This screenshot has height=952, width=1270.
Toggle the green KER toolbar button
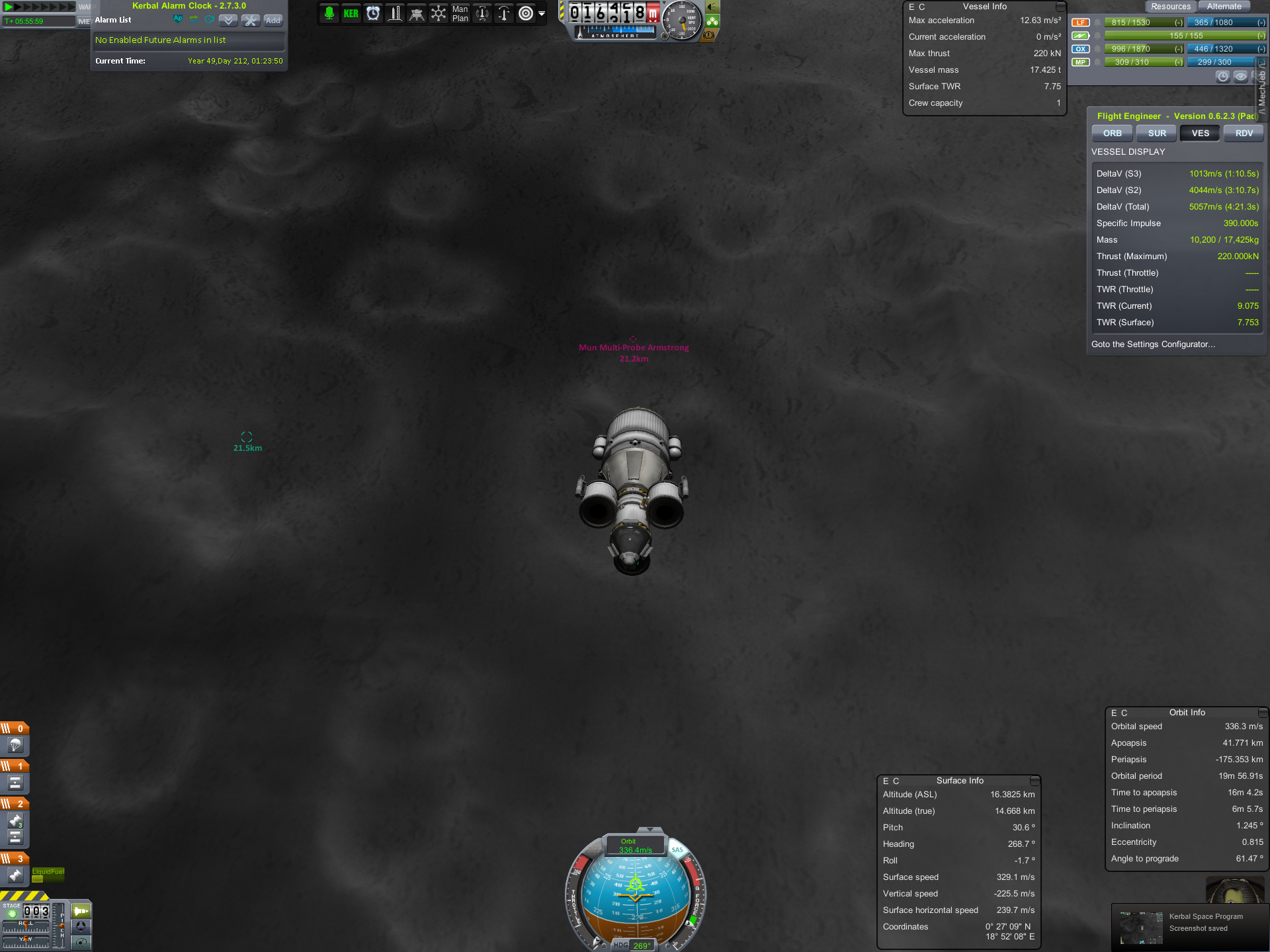pyautogui.click(x=351, y=13)
